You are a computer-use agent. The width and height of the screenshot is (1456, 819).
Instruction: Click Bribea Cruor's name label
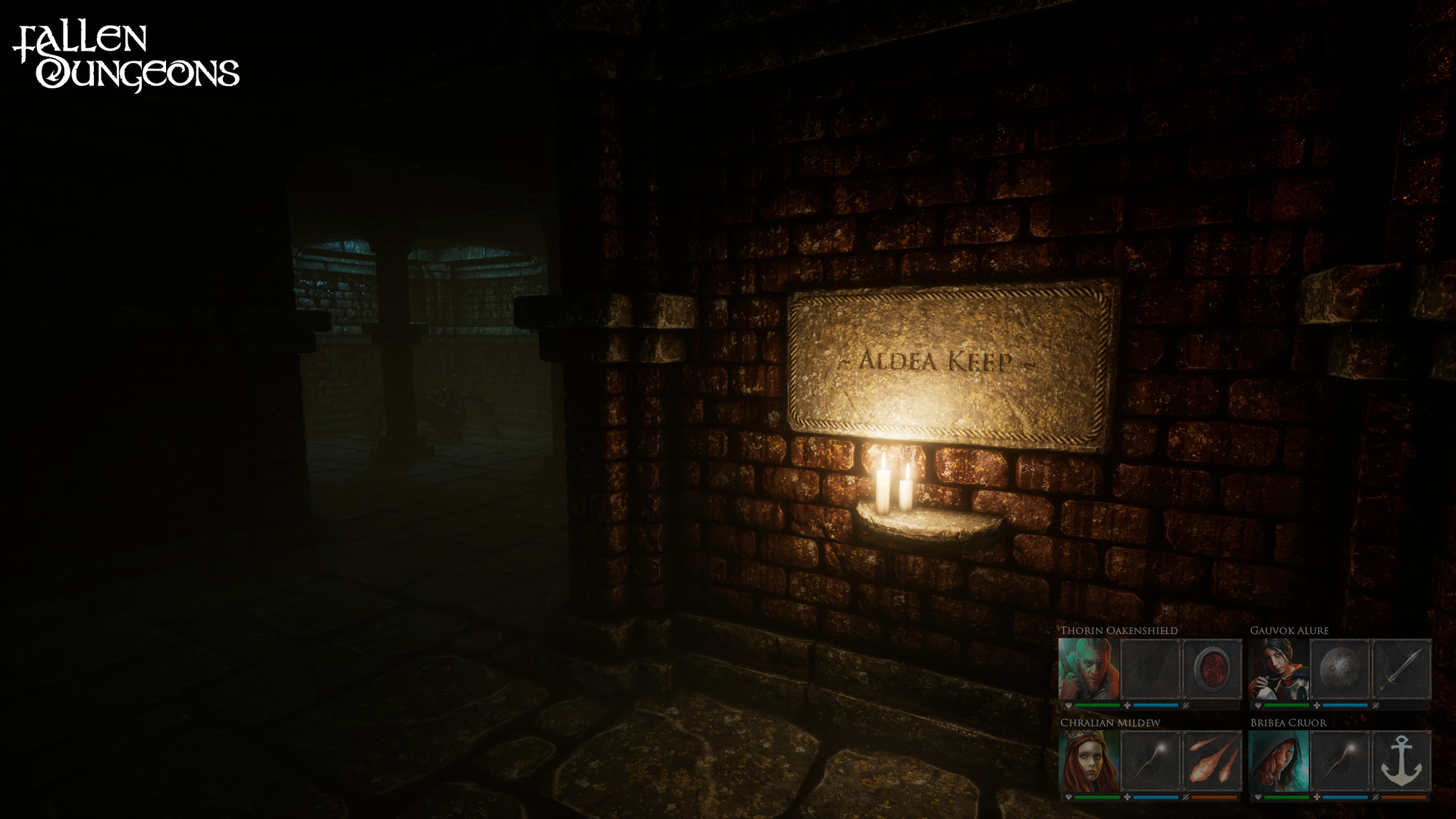pyautogui.click(x=1286, y=722)
